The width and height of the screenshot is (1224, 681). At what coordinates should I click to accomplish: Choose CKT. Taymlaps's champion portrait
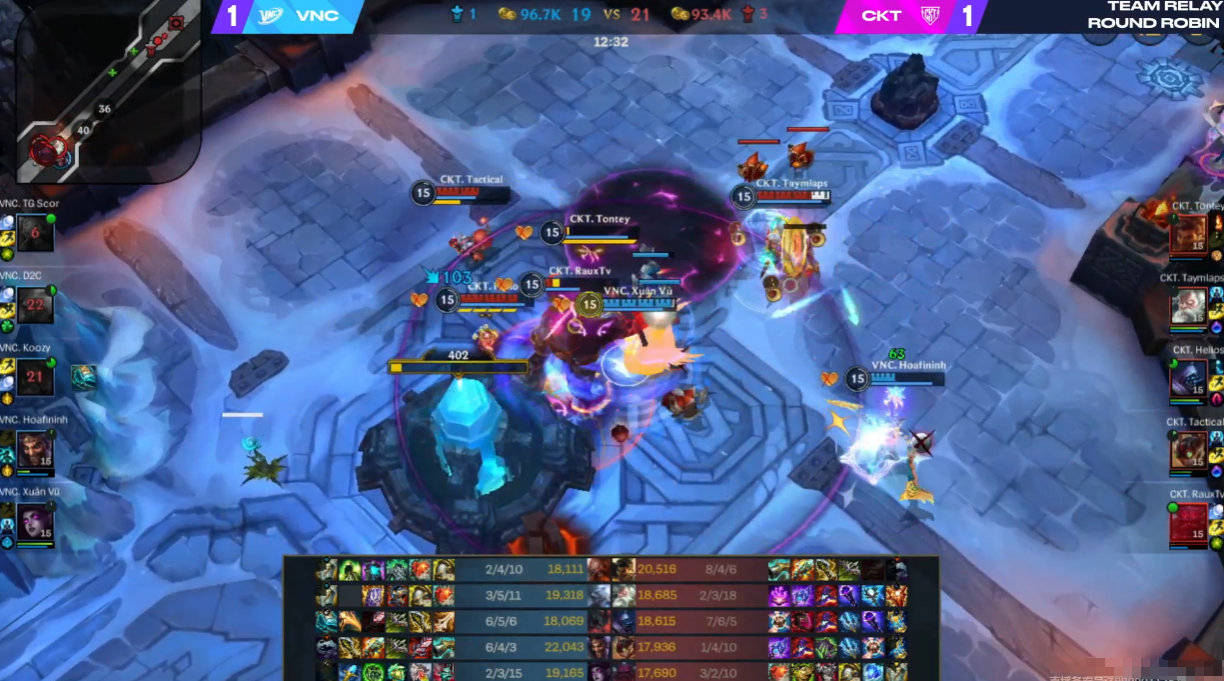(1189, 306)
